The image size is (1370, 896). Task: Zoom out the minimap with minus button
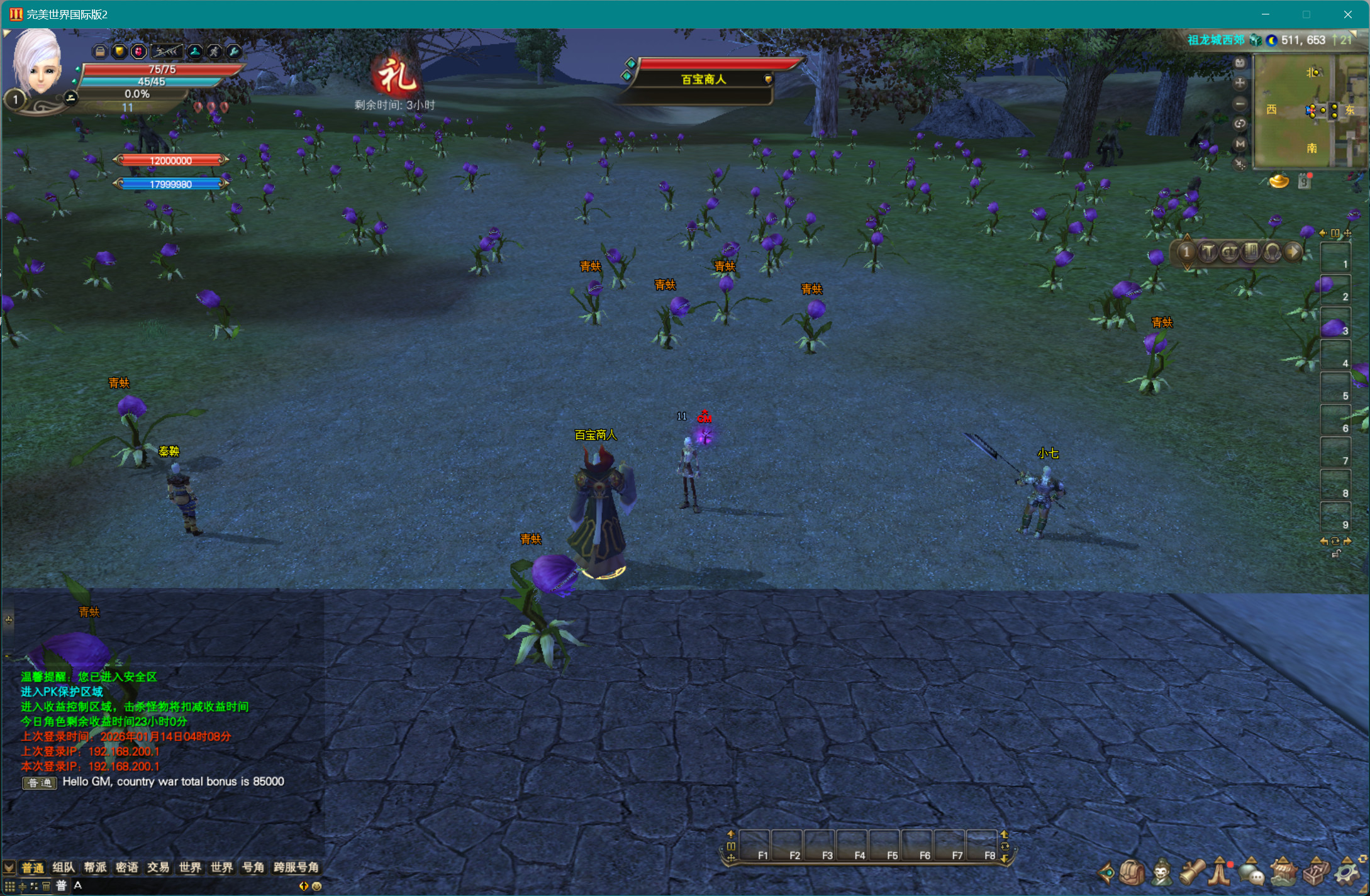(x=1240, y=104)
